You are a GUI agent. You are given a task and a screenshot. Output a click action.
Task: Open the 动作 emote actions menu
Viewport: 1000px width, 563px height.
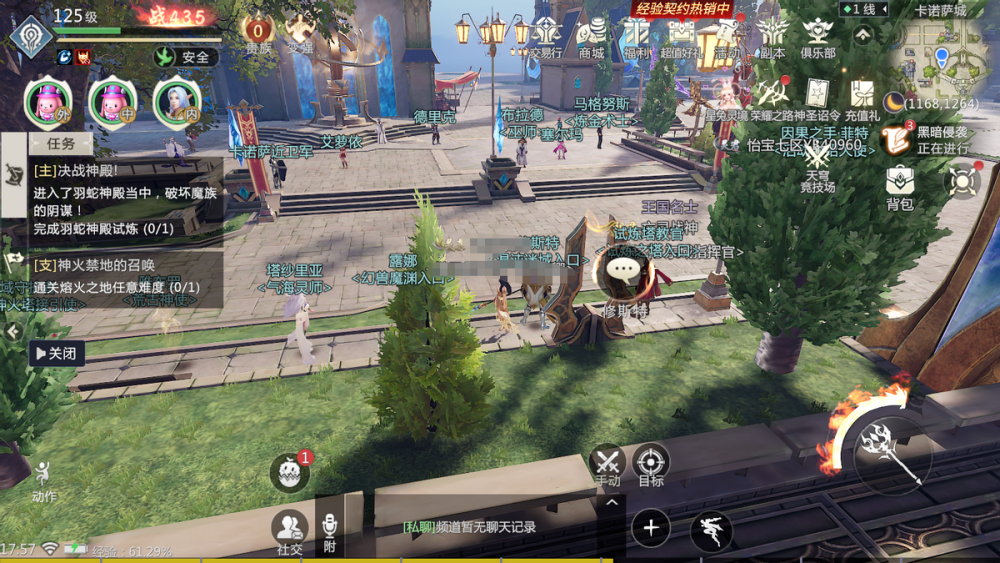tap(44, 481)
